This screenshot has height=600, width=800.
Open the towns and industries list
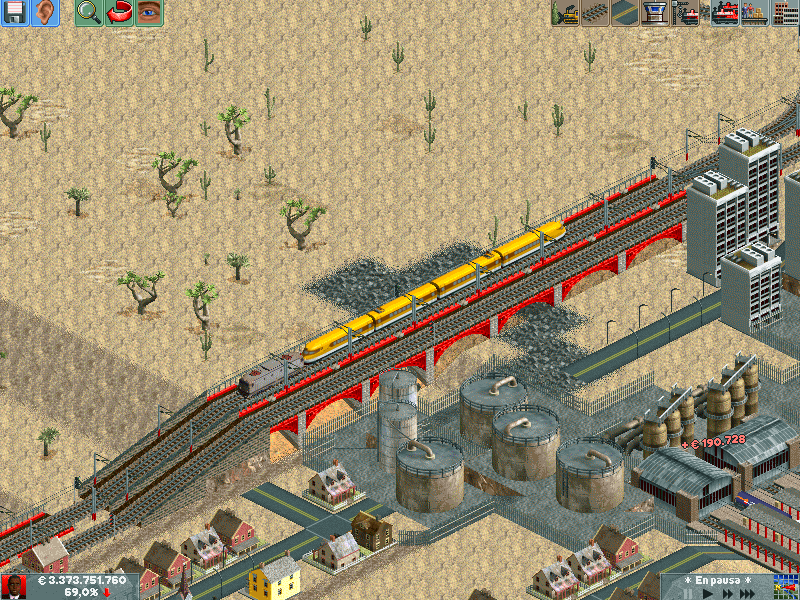click(785, 13)
